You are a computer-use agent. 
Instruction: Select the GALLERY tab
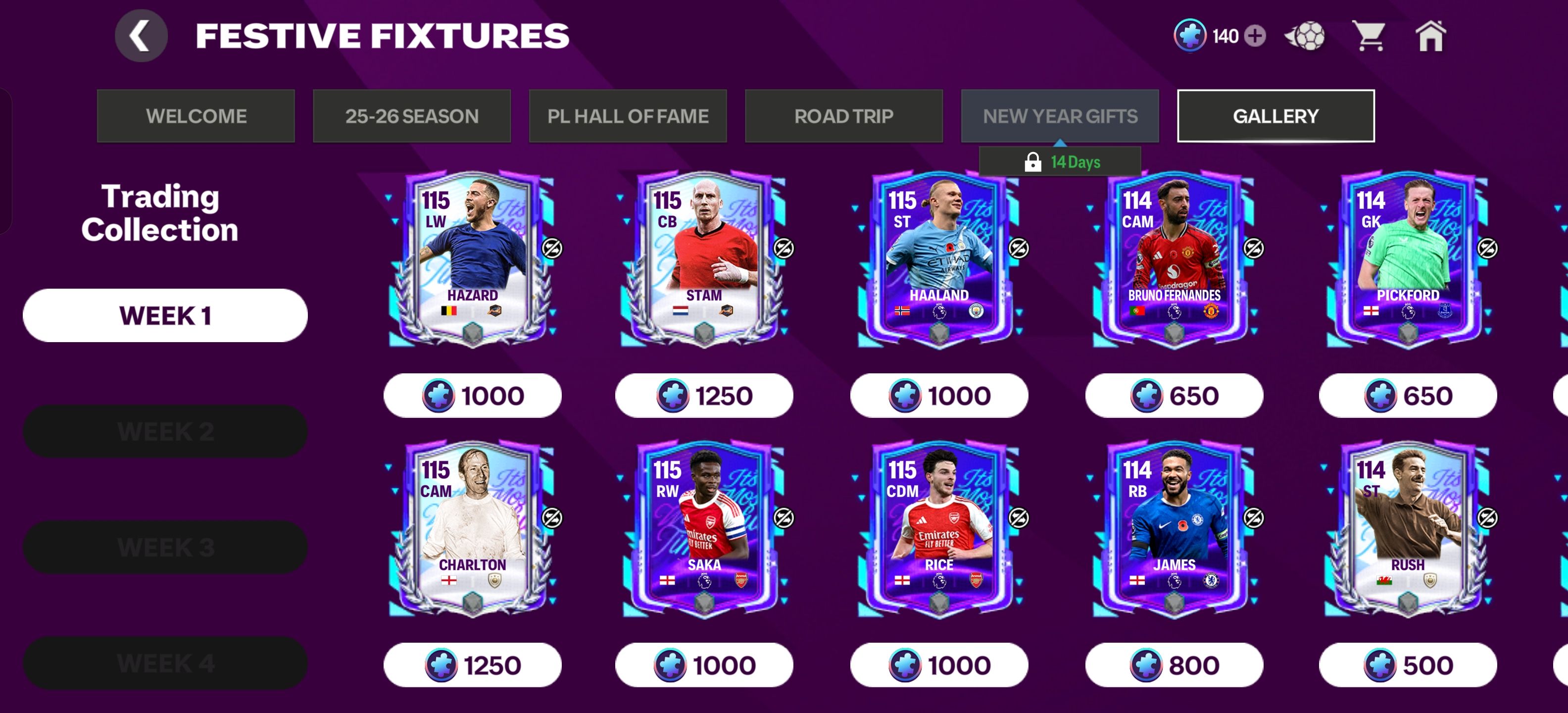[1275, 116]
